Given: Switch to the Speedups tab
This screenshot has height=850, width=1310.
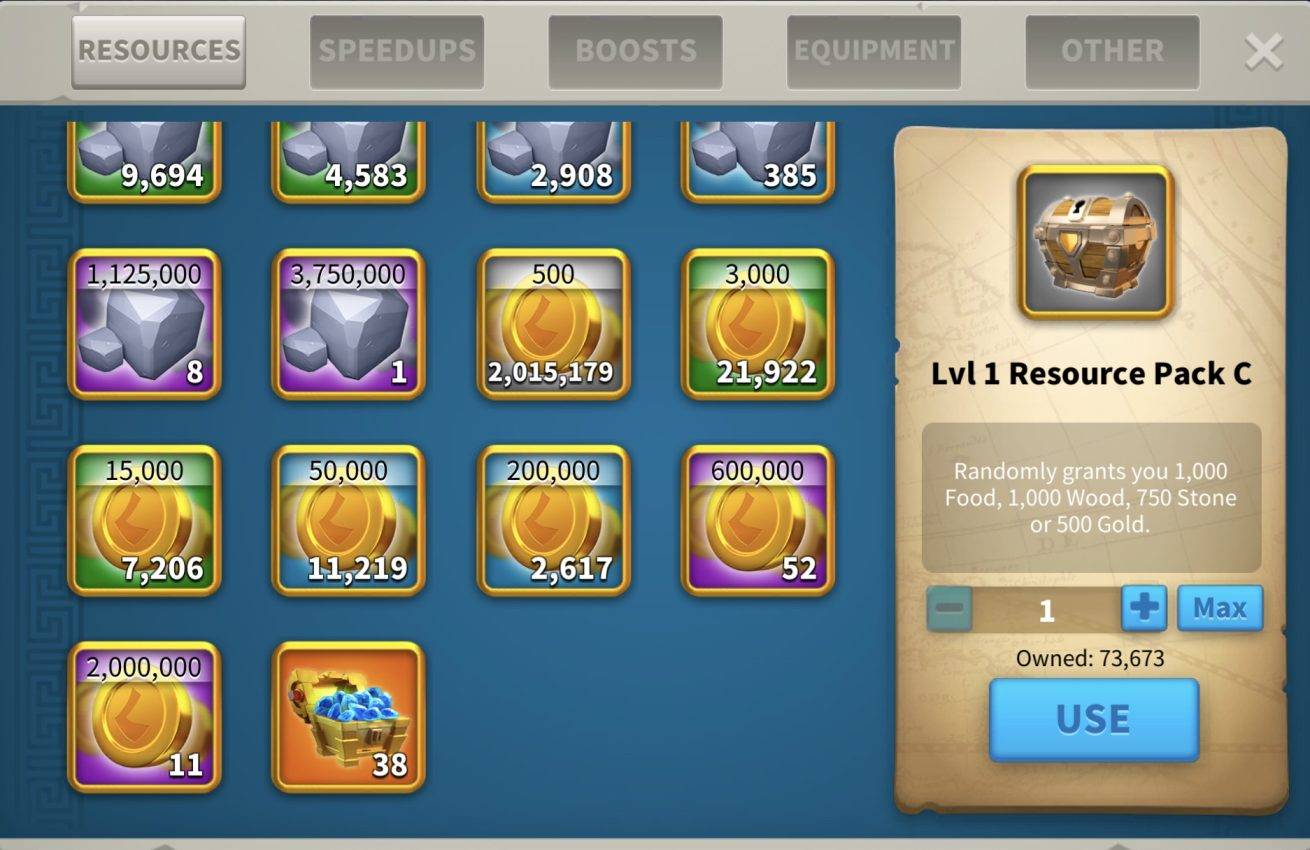Looking at the screenshot, I should 397,51.
